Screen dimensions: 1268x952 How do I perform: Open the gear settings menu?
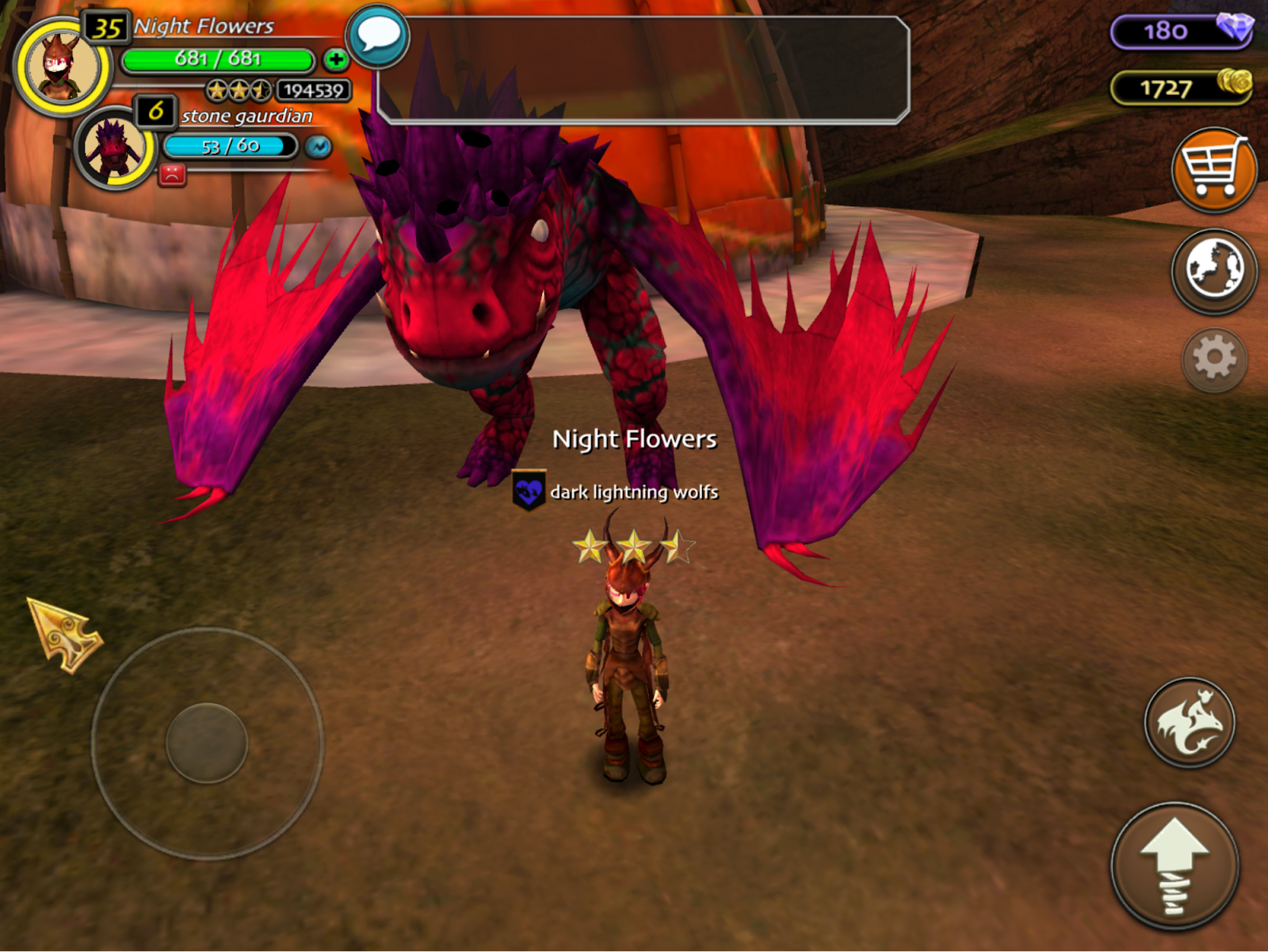coord(1214,359)
